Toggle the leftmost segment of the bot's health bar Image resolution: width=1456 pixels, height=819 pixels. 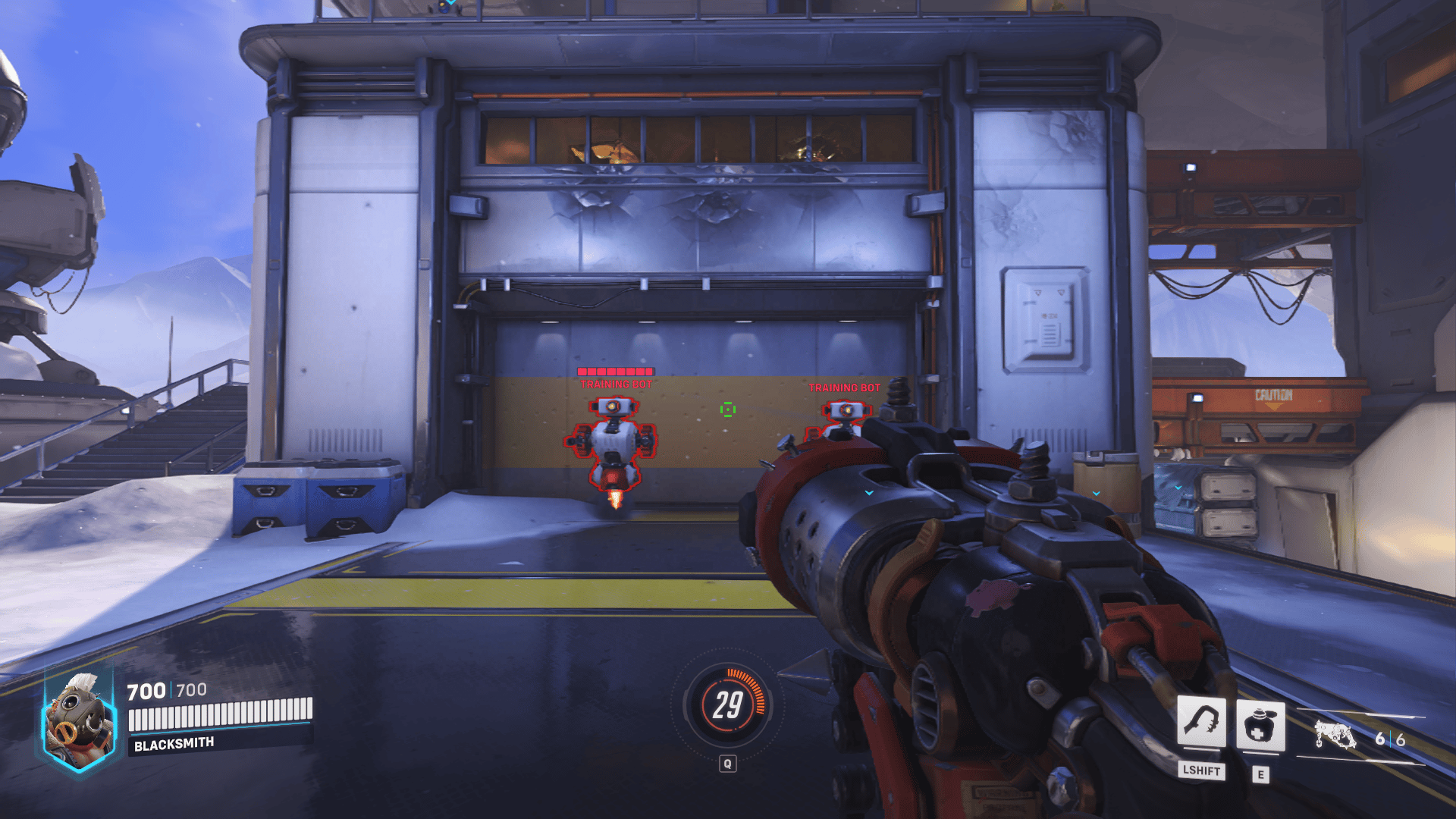[x=580, y=372]
